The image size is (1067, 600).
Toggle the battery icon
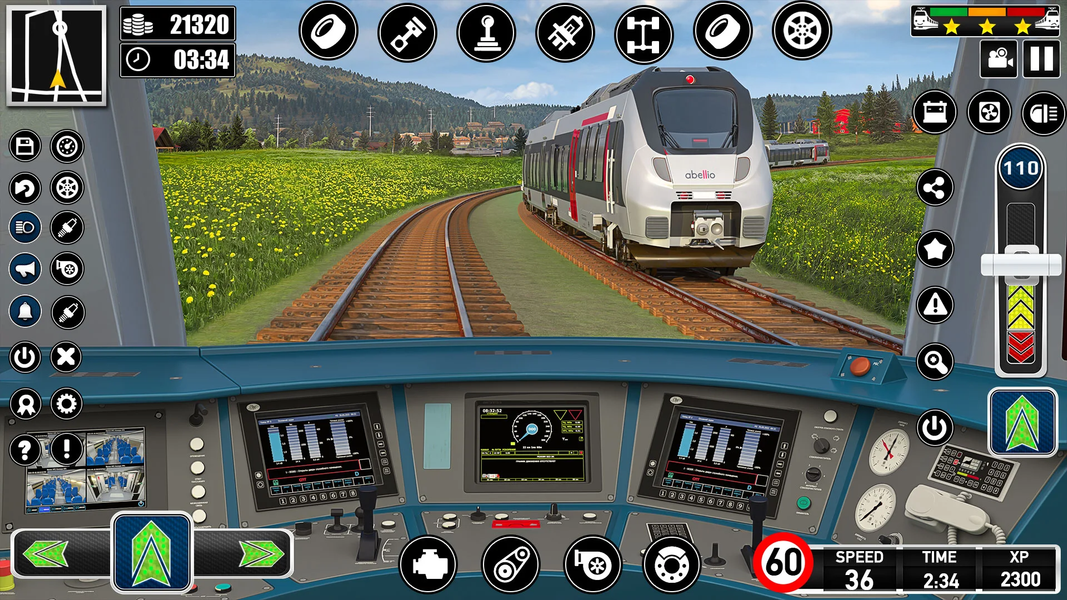pos(935,112)
